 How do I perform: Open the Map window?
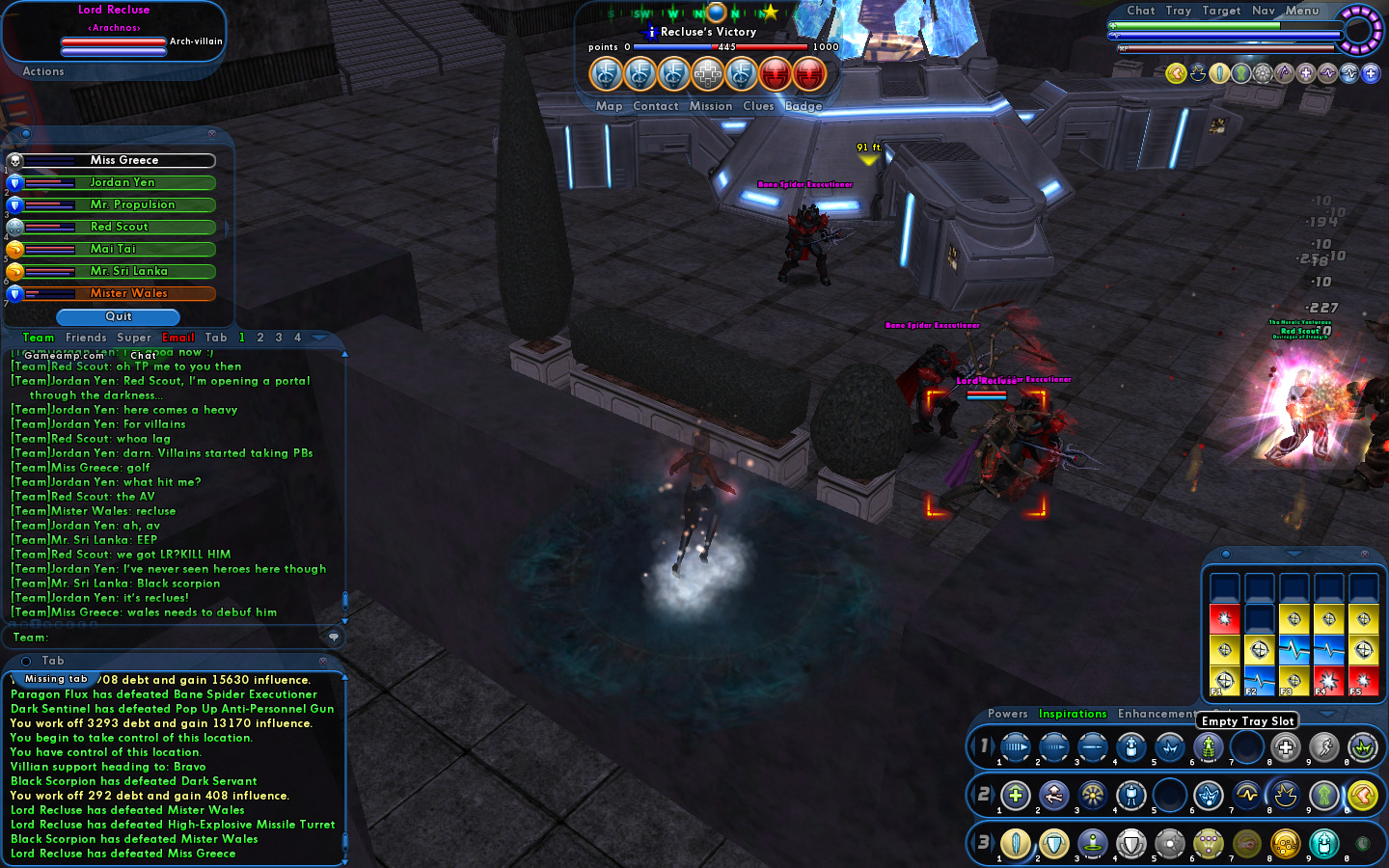[609, 106]
